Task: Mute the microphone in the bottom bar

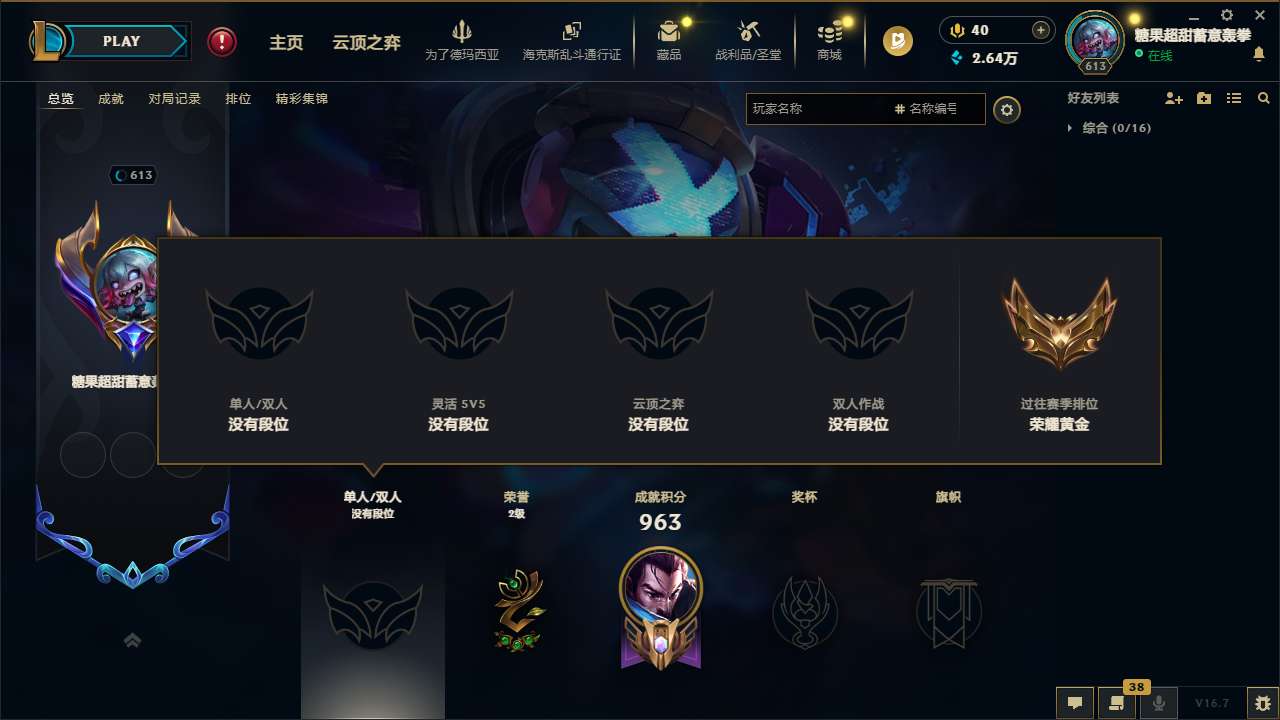Action: coord(1159,703)
